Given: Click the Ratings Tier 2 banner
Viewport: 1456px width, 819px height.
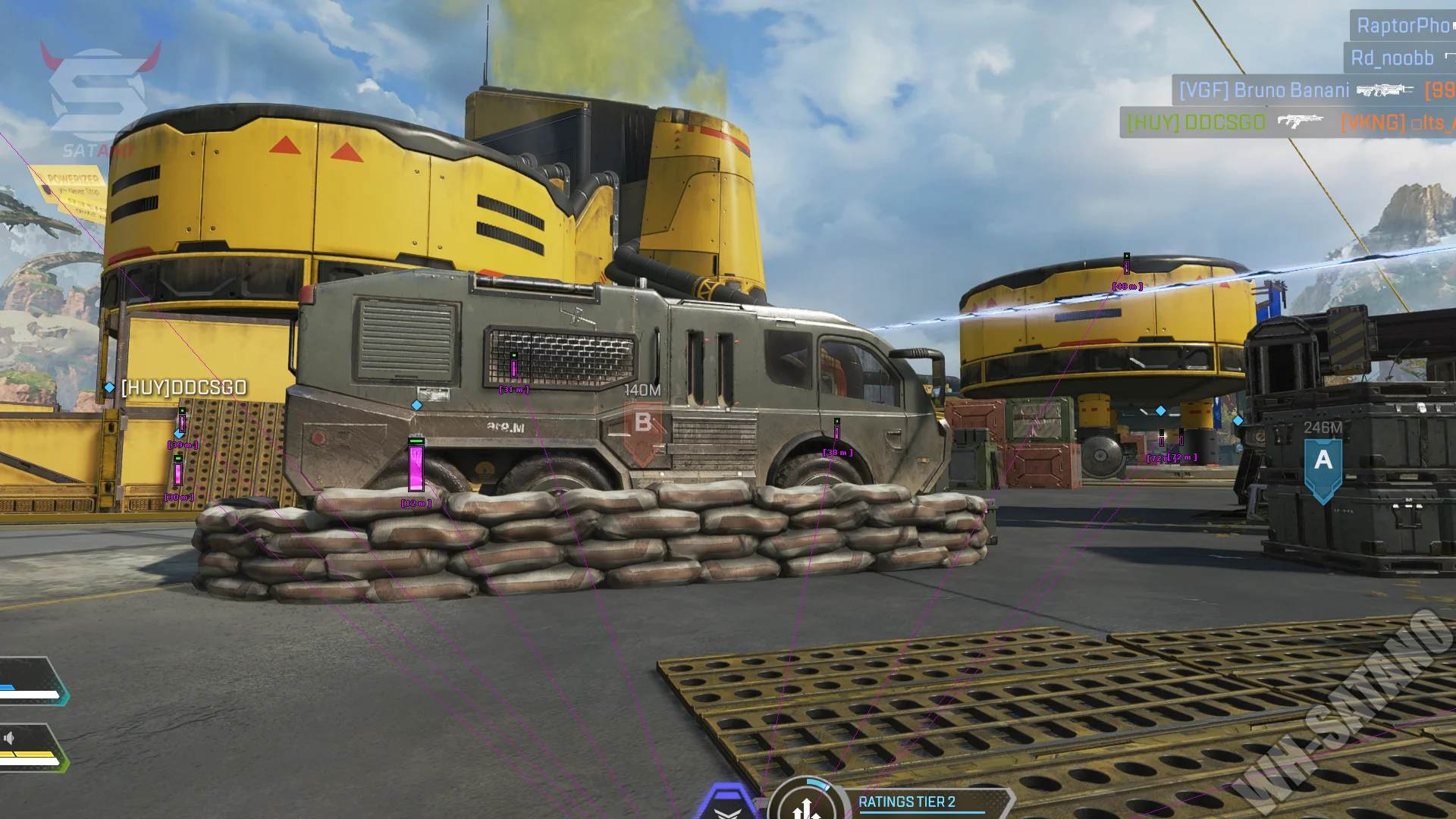Looking at the screenshot, I should tap(918, 802).
